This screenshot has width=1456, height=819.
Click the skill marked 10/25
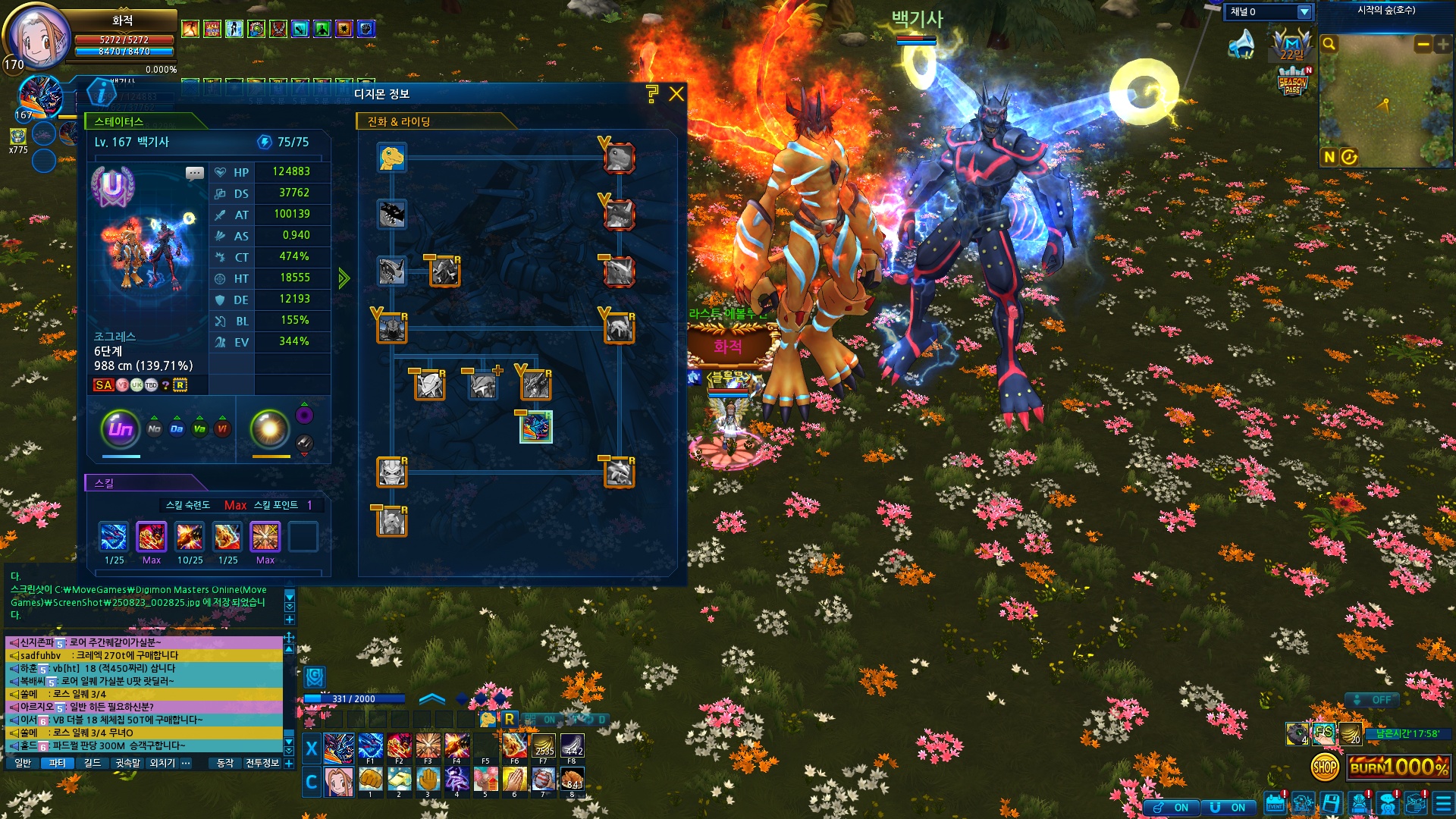[190, 537]
